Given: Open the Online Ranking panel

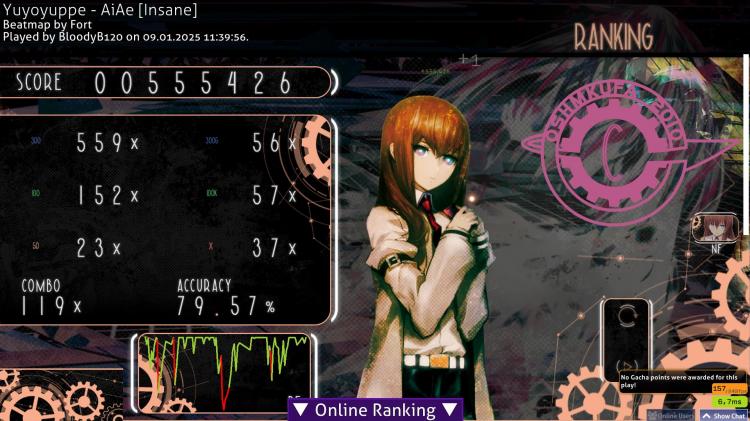Looking at the screenshot, I should point(375,410).
